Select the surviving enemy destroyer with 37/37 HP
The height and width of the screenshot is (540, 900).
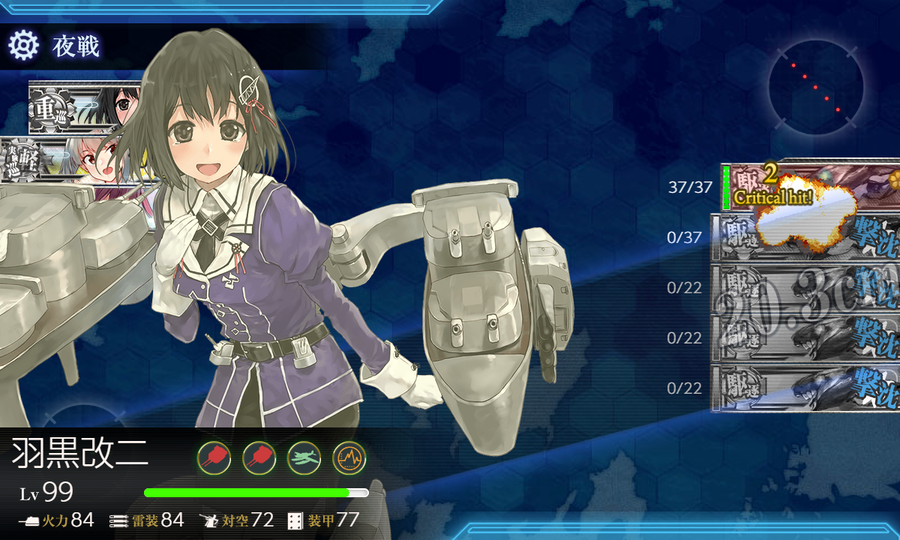[810, 187]
